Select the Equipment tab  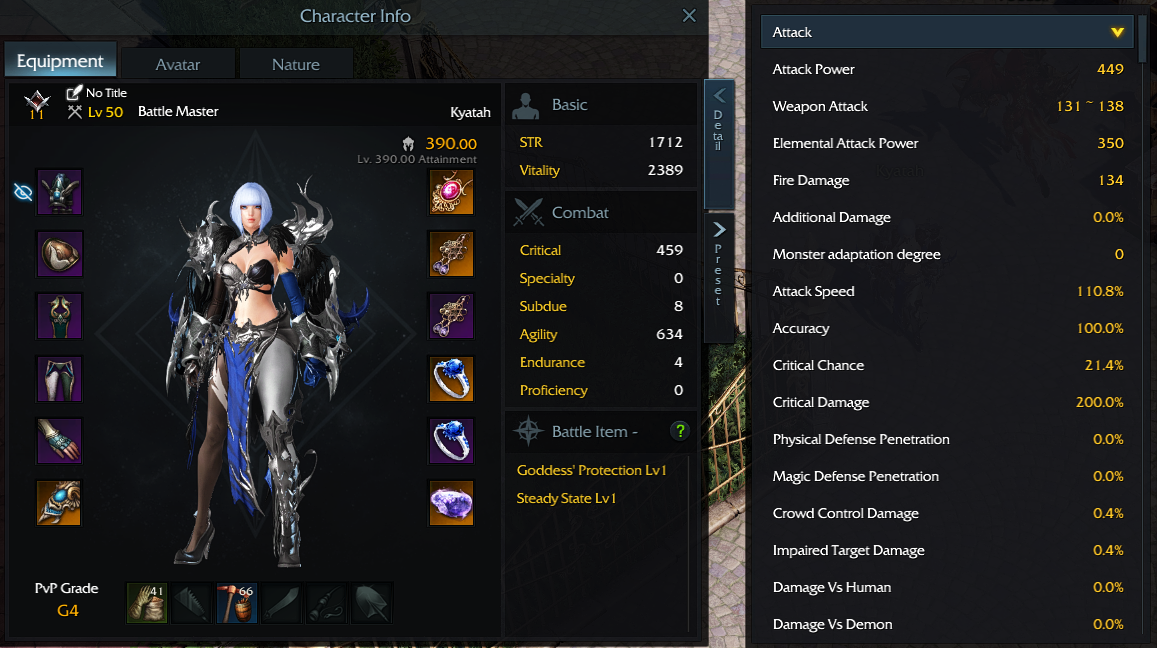pyautogui.click(x=60, y=61)
